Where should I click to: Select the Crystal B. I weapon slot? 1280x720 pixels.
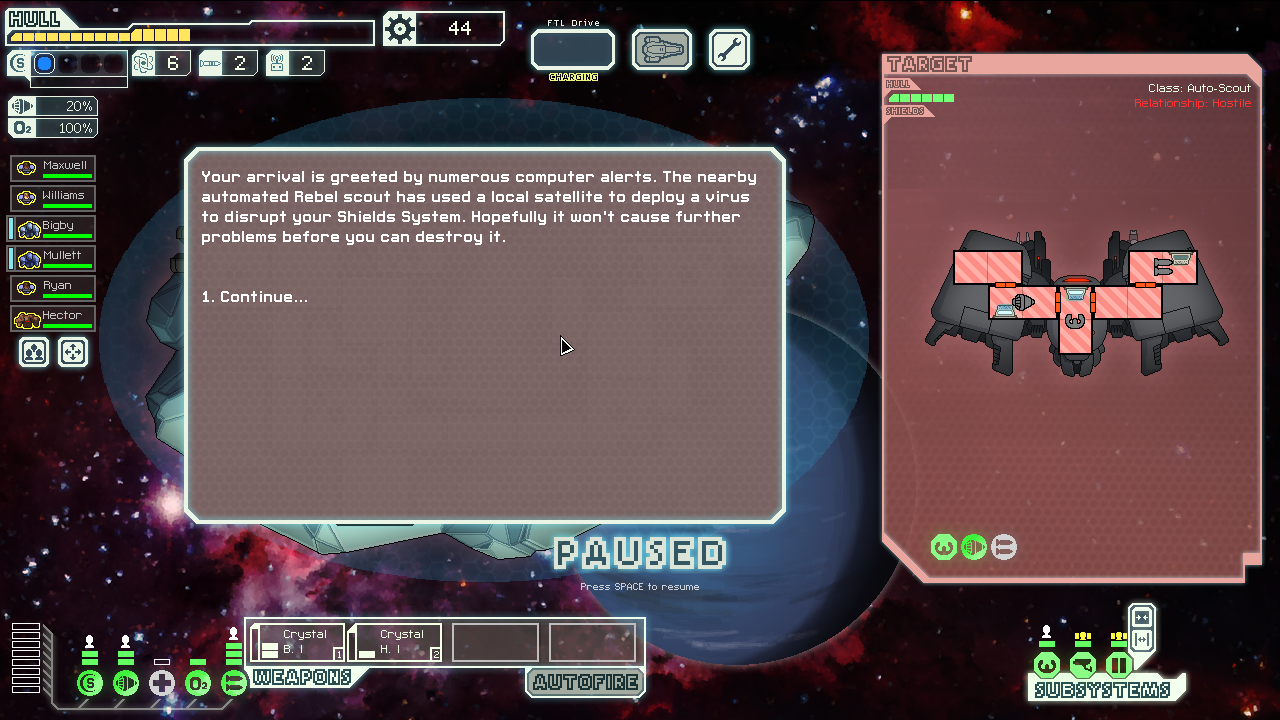297,642
